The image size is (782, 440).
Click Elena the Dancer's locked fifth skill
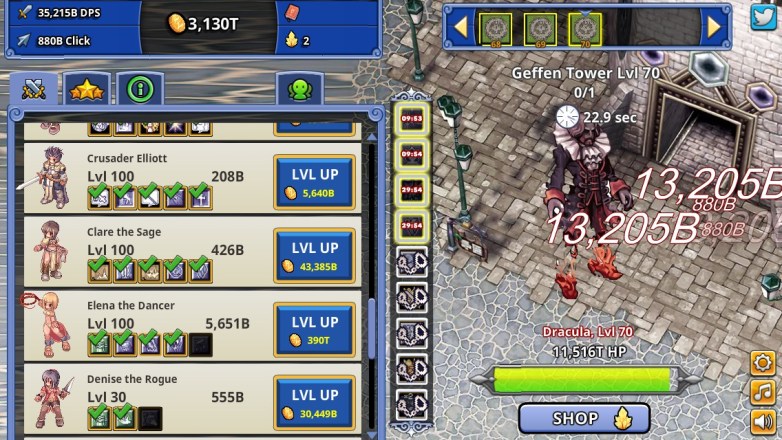pos(199,344)
